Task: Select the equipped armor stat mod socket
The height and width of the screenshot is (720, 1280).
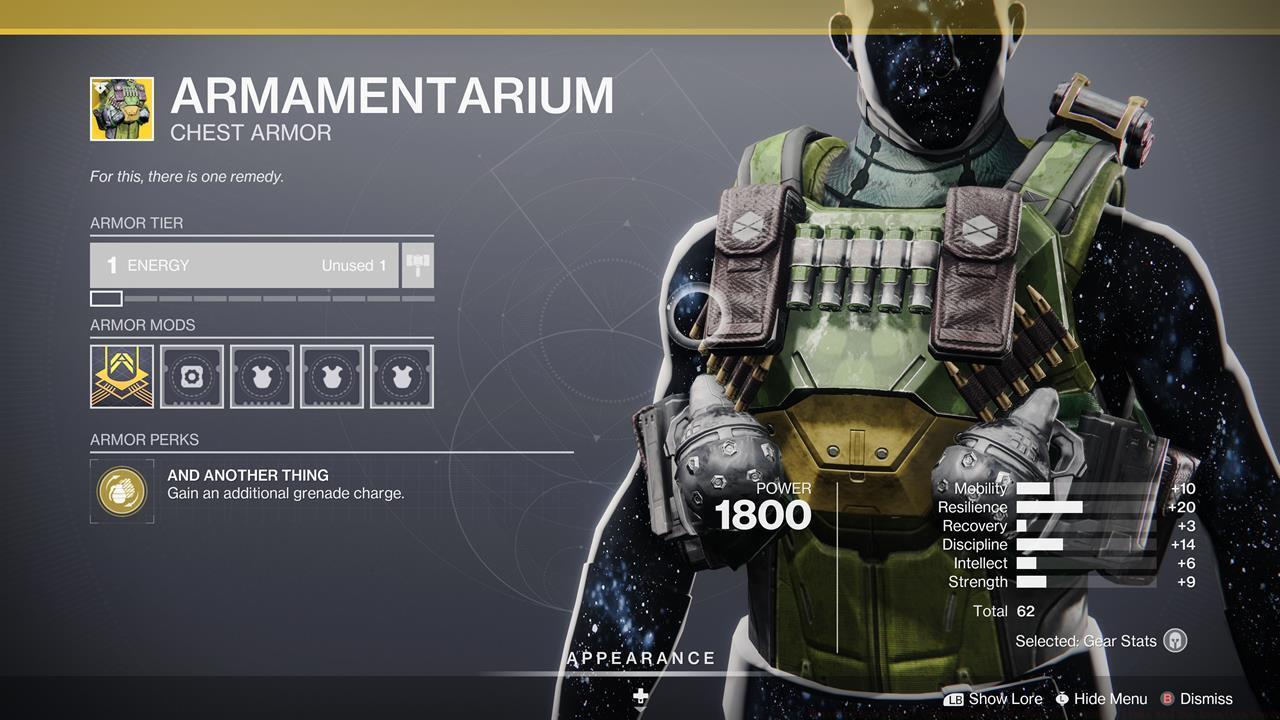Action: [x=121, y=376]
